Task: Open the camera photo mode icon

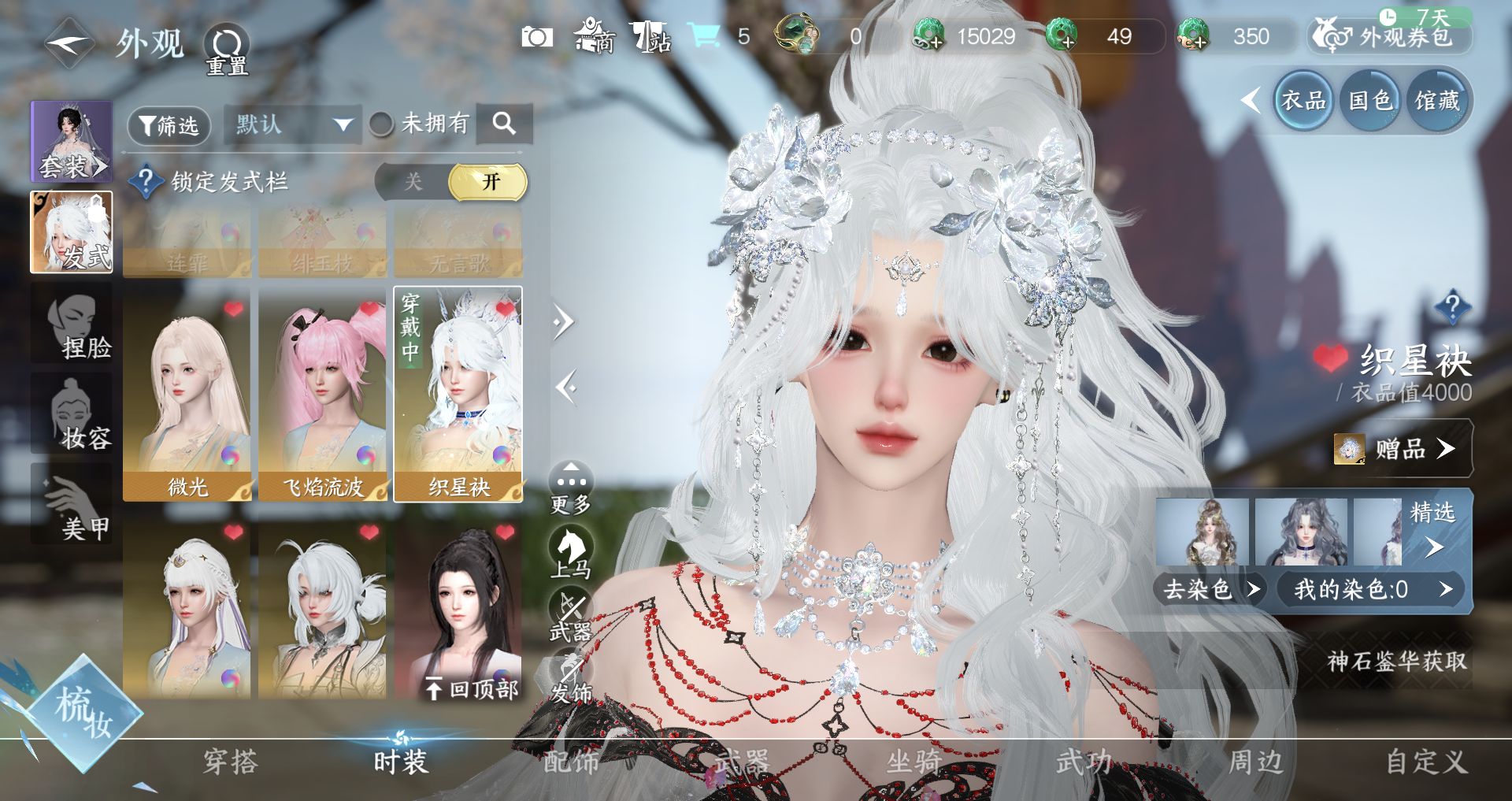Action: [537, 37]
